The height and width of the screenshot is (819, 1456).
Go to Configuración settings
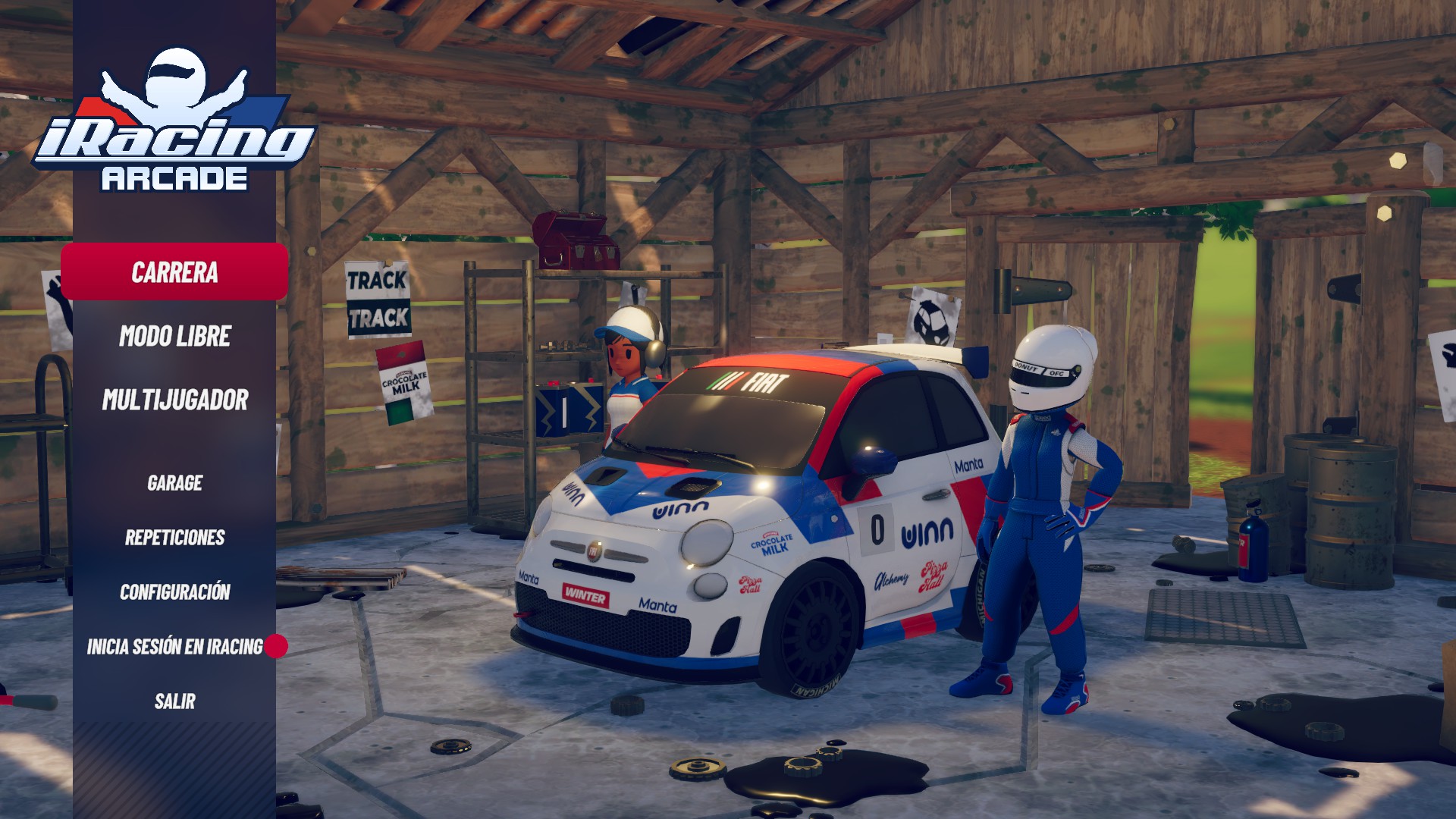click(x=174, y=592)
